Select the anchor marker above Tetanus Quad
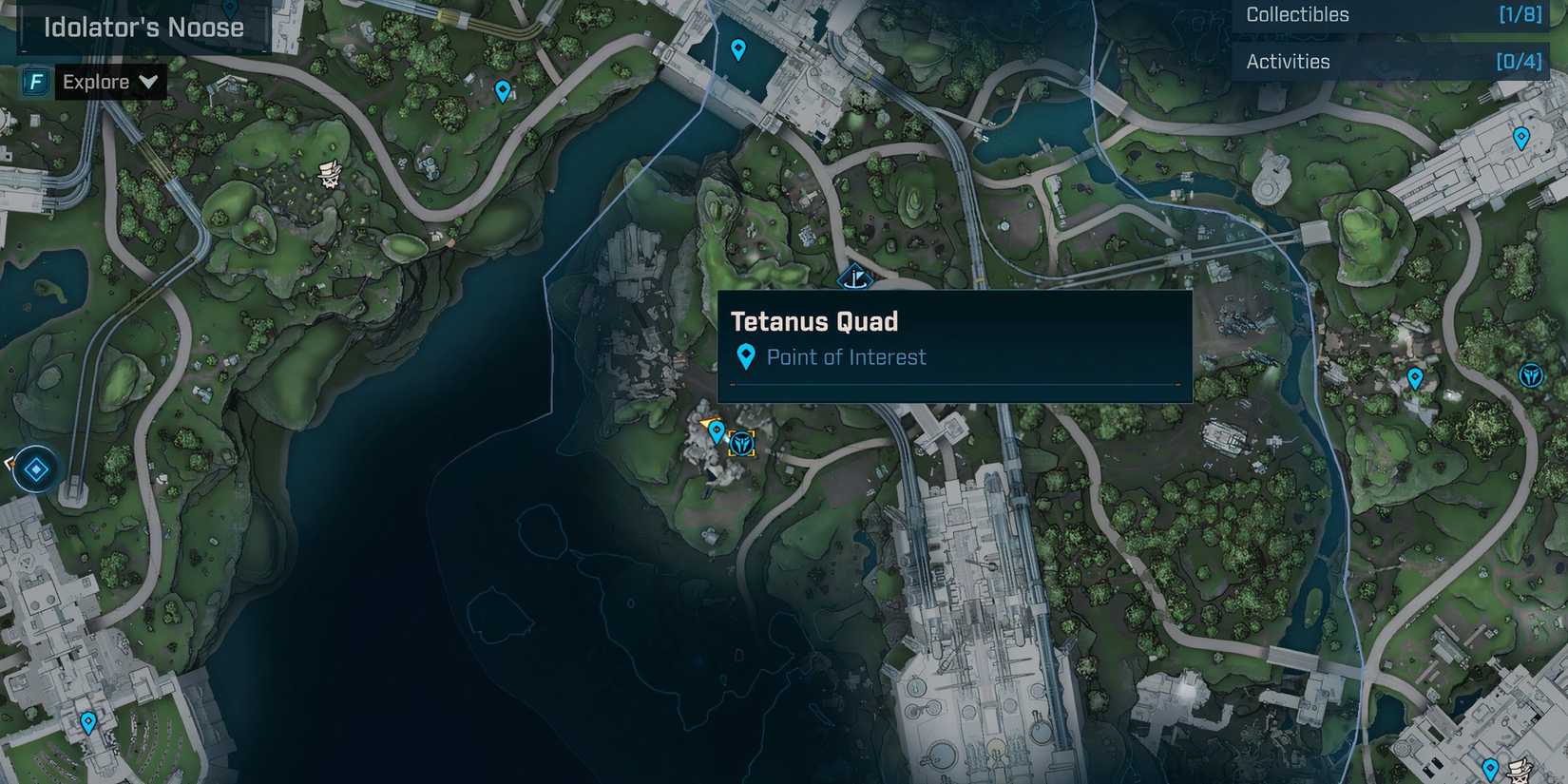Viewport: 1568px width, 784px height. tap(855, 277)
